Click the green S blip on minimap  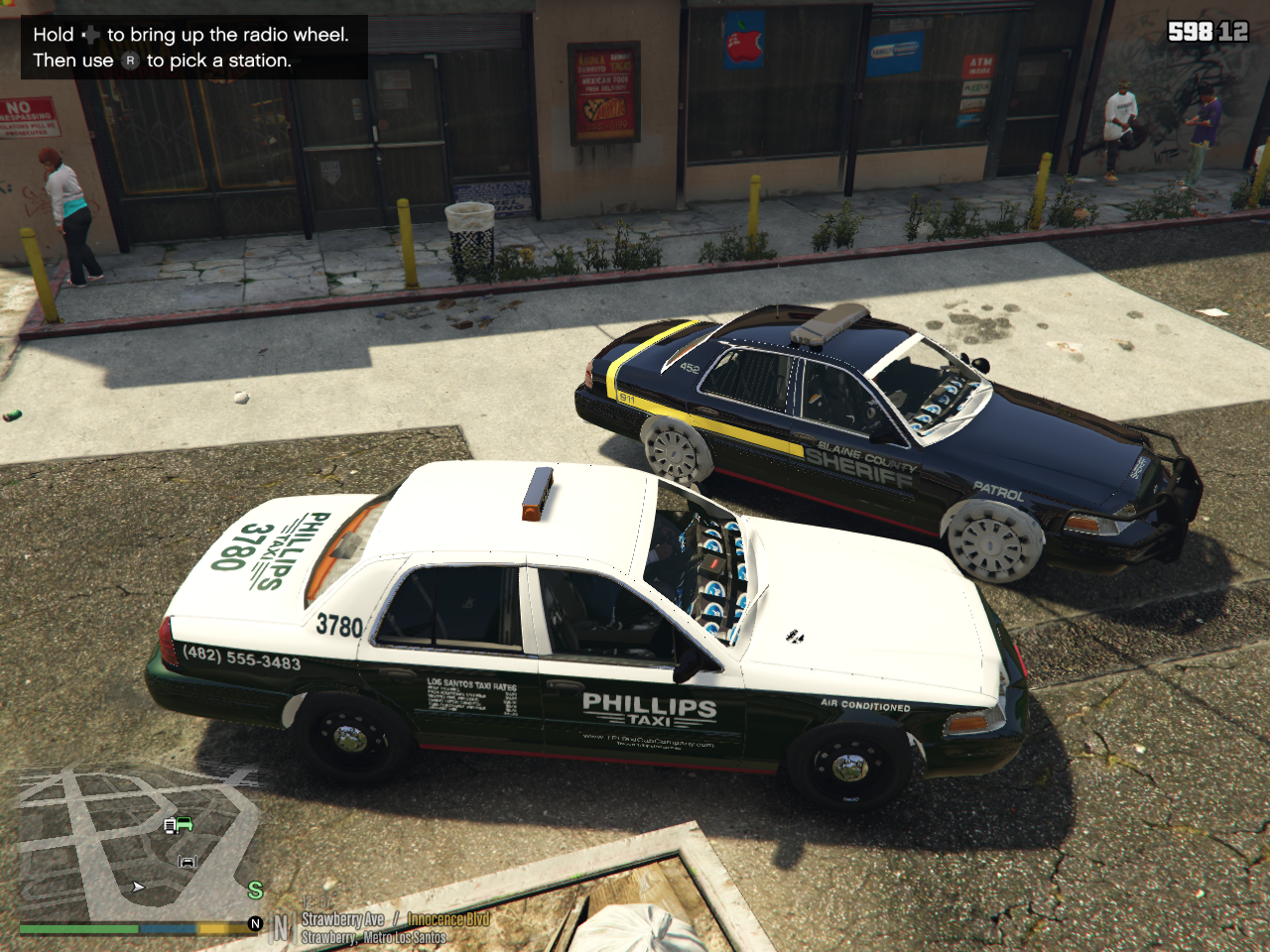point(255,891)
